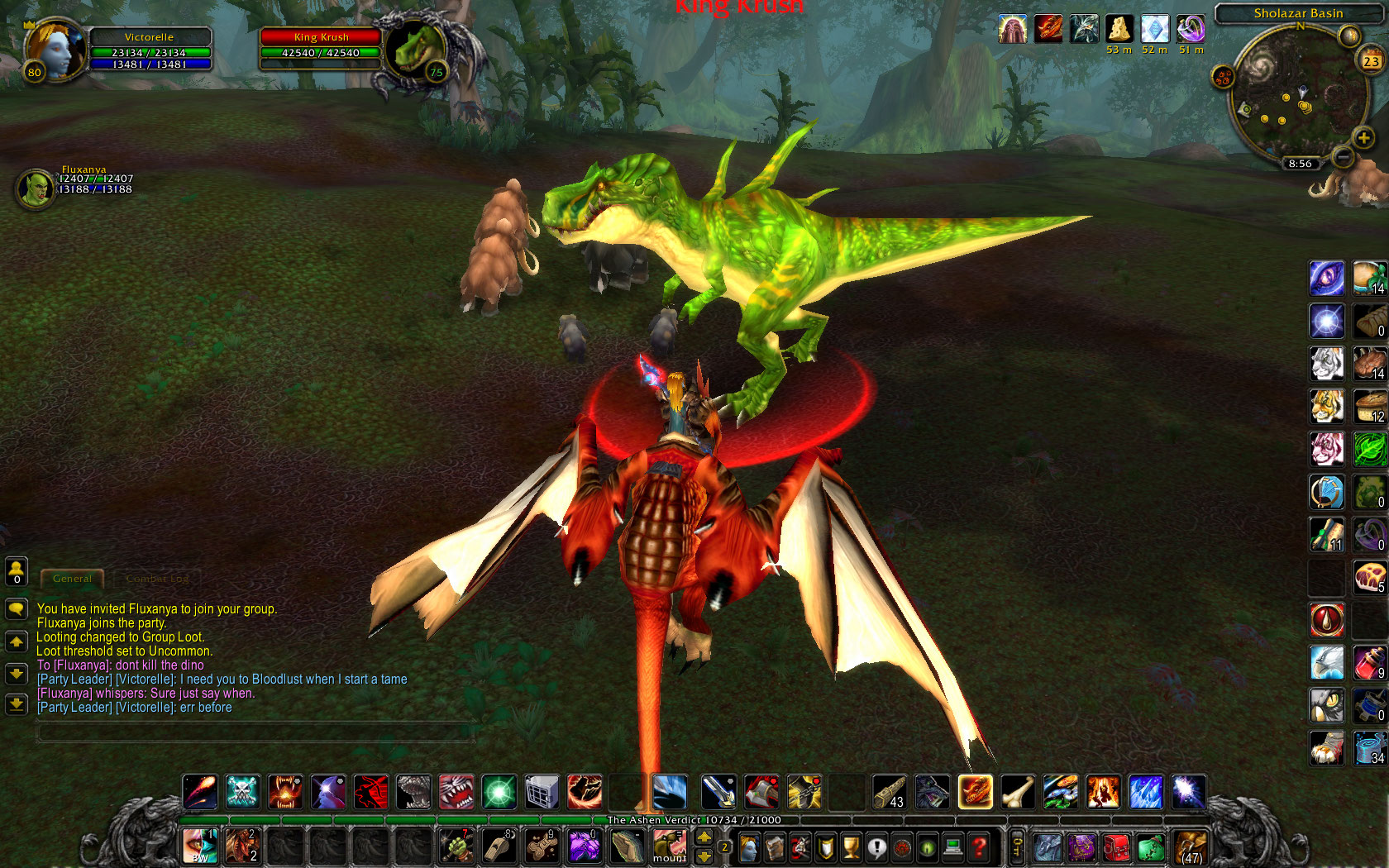Zoom out on the minimap
The height and width of the screenshot is (868, 1389).
(x=1344, y=156)
